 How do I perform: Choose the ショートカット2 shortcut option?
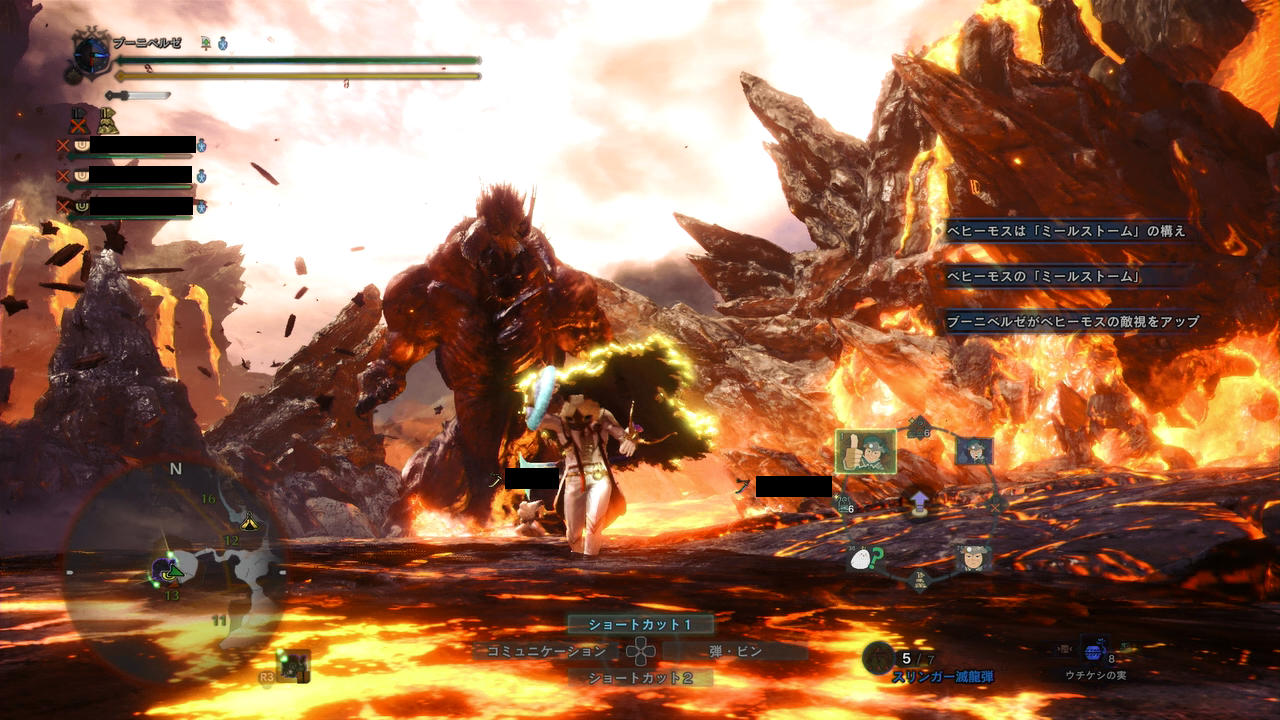click(640, 678)
